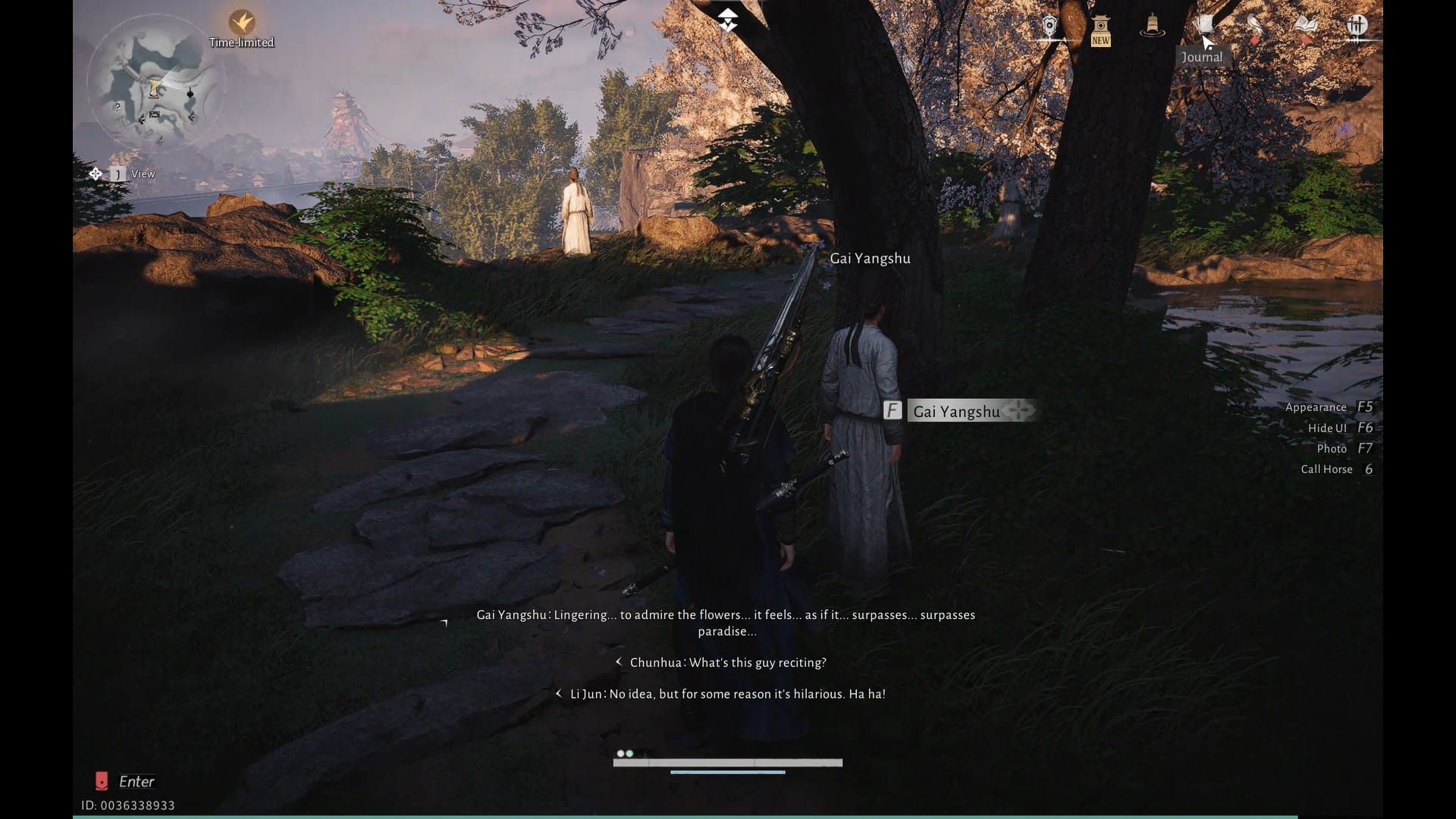Select the shield emblem icon top right
The image size is (1456, 819).
1050,24
